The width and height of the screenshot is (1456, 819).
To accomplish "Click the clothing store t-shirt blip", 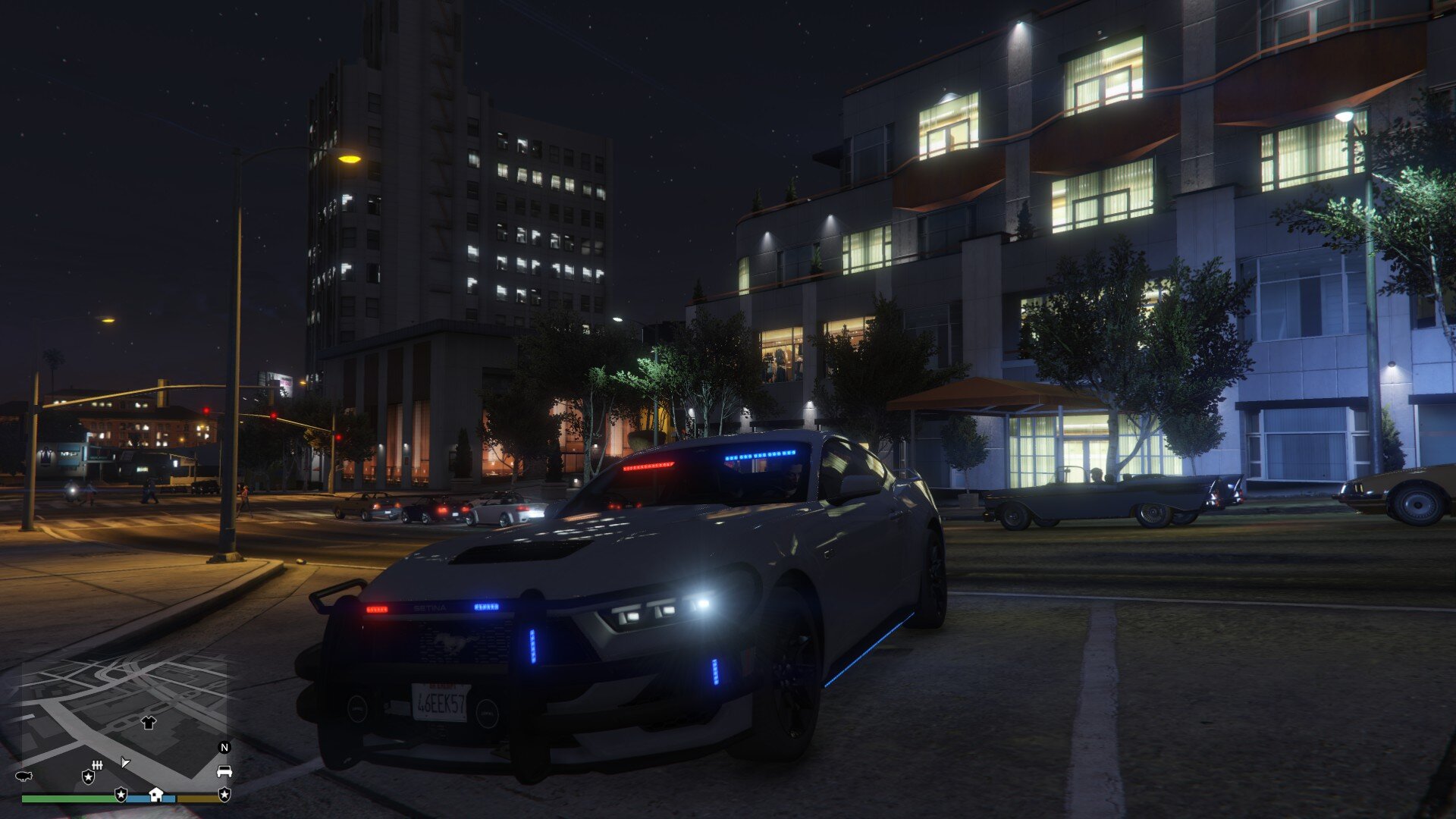I will point(148,723).
